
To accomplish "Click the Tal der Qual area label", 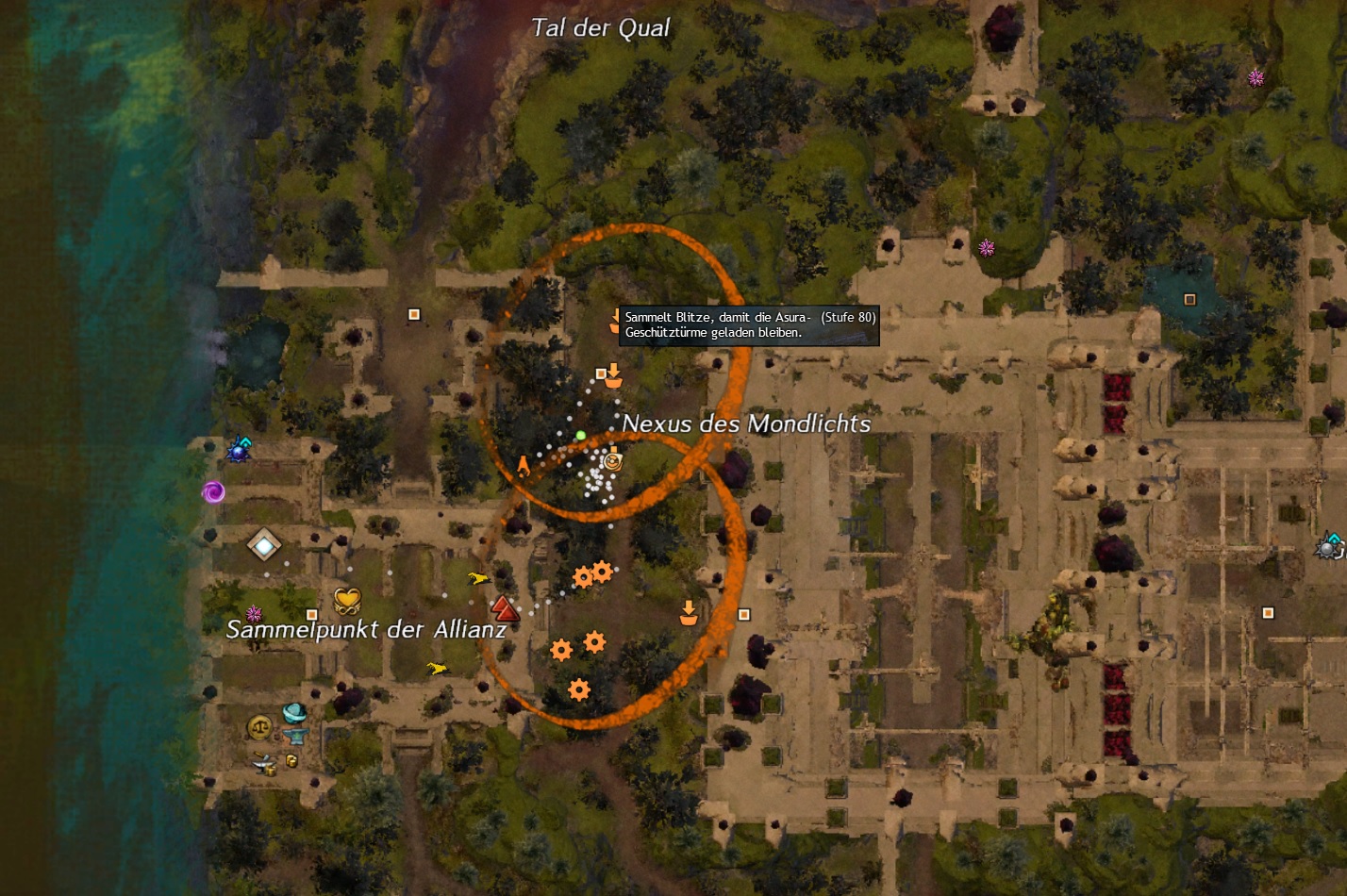I will 601,28.
